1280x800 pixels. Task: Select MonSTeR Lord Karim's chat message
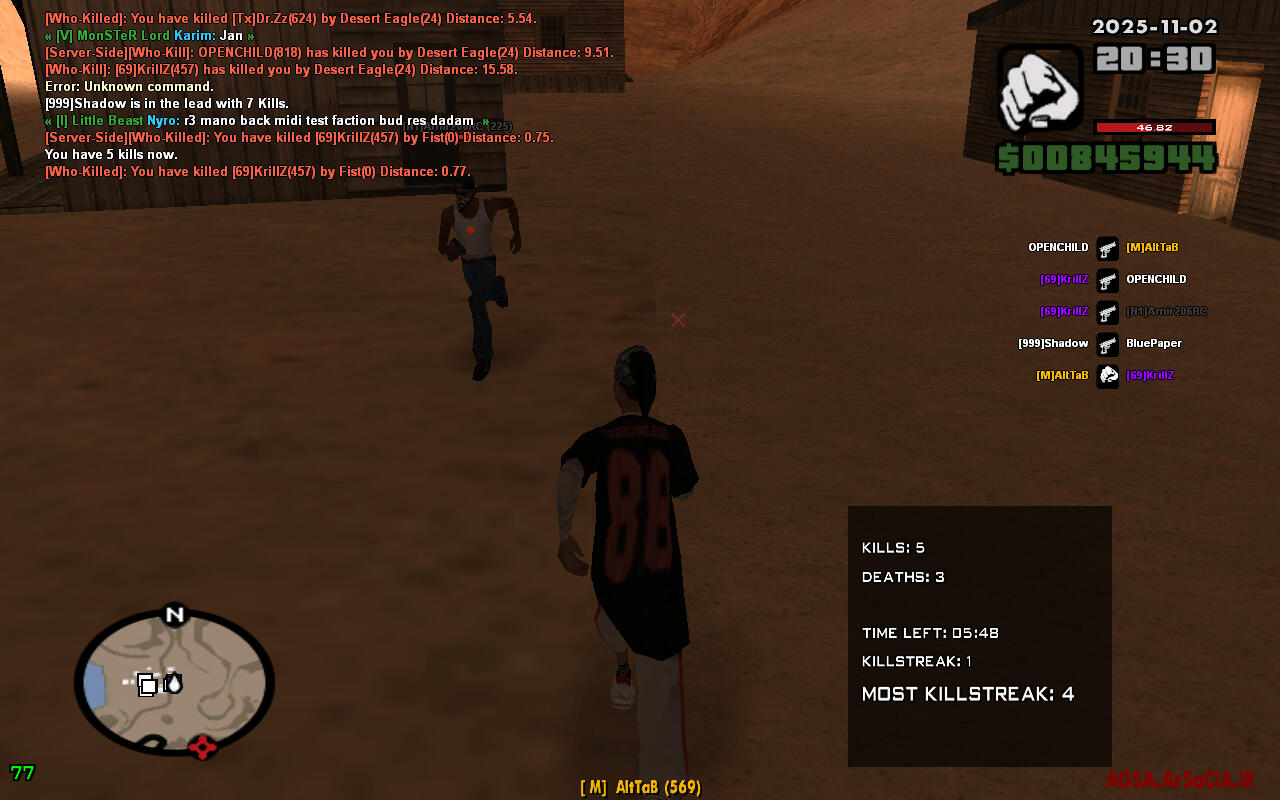pos(150,36)
